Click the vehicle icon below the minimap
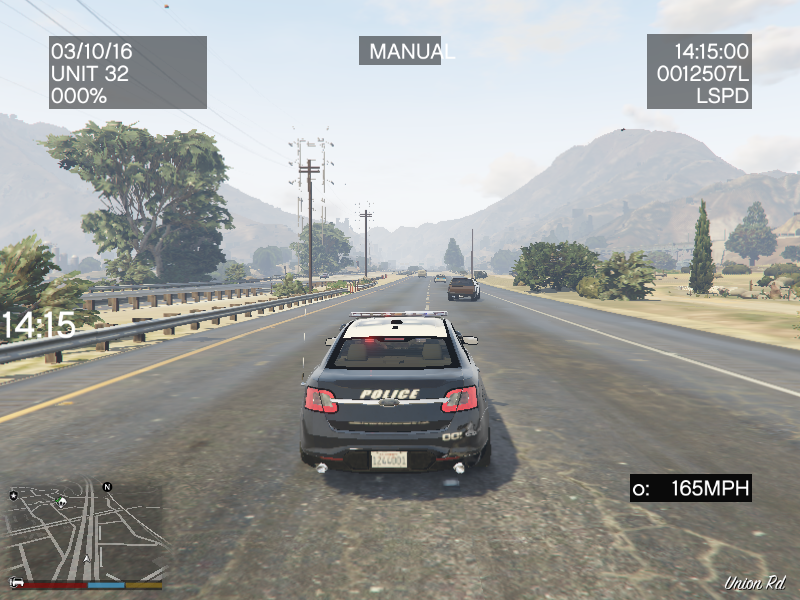The image size is (800, 600). [16, 582]
